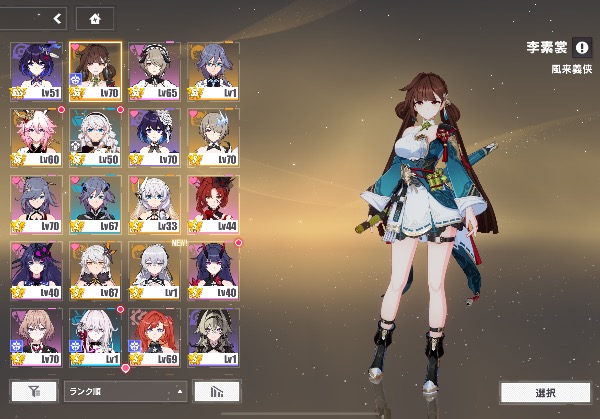Select the red-haired Lv44 character

213,204
